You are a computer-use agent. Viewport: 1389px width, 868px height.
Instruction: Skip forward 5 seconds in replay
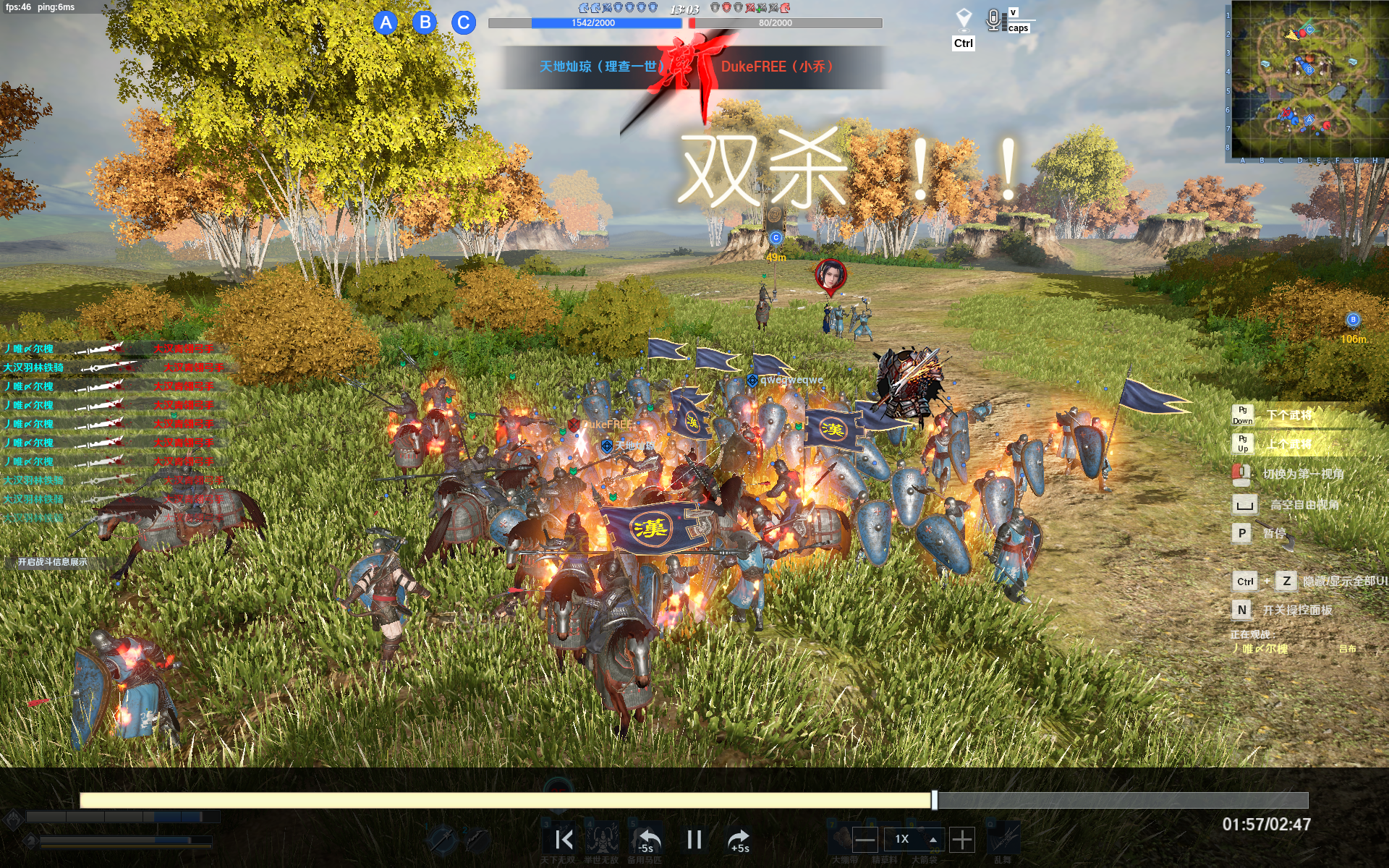coord(739,840)
